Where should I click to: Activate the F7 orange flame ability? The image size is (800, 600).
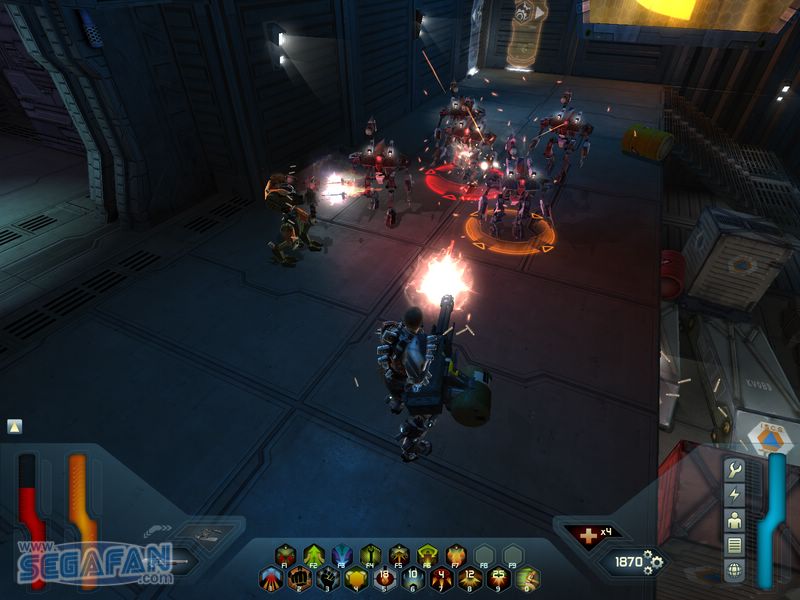(456, 555)
